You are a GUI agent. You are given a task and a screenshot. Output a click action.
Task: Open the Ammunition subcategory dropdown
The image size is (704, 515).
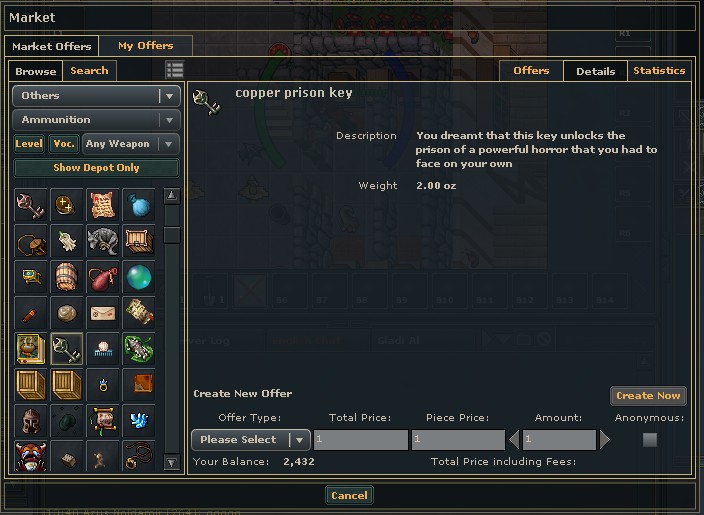click(96, 120)
